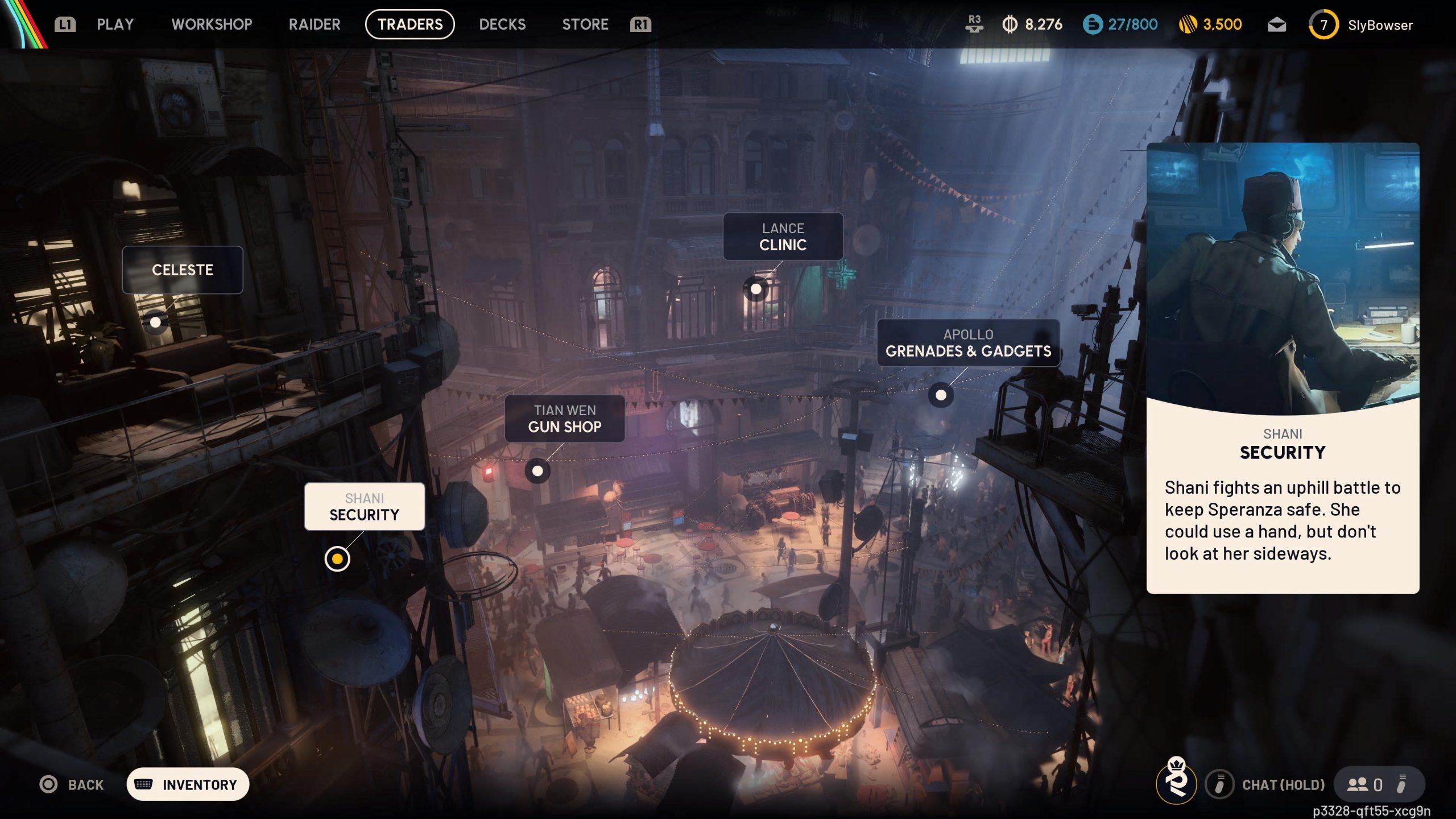Click the yellow Shani map marker

coord(337,559)
